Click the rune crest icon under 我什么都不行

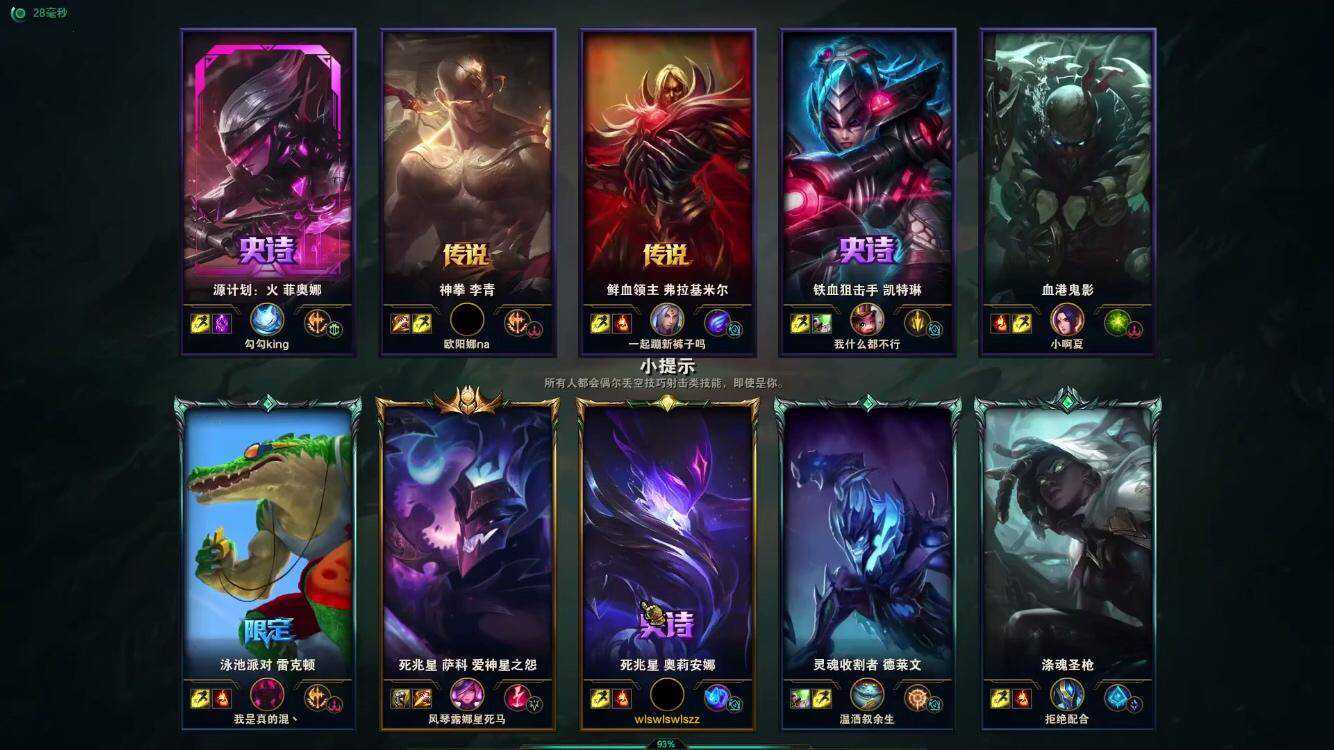917,322
